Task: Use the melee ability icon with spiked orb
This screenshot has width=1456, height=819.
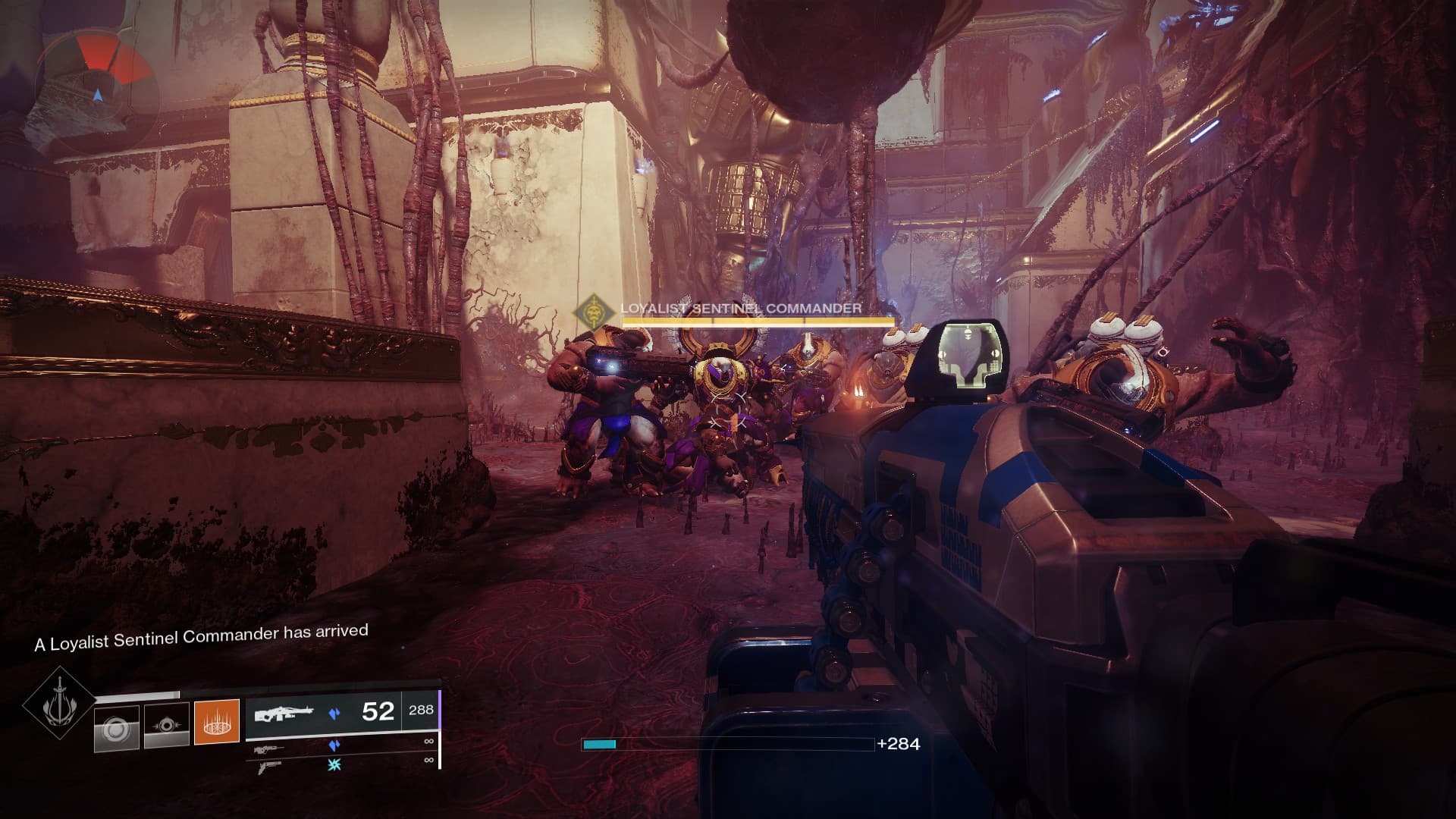Action: (167, 726)
